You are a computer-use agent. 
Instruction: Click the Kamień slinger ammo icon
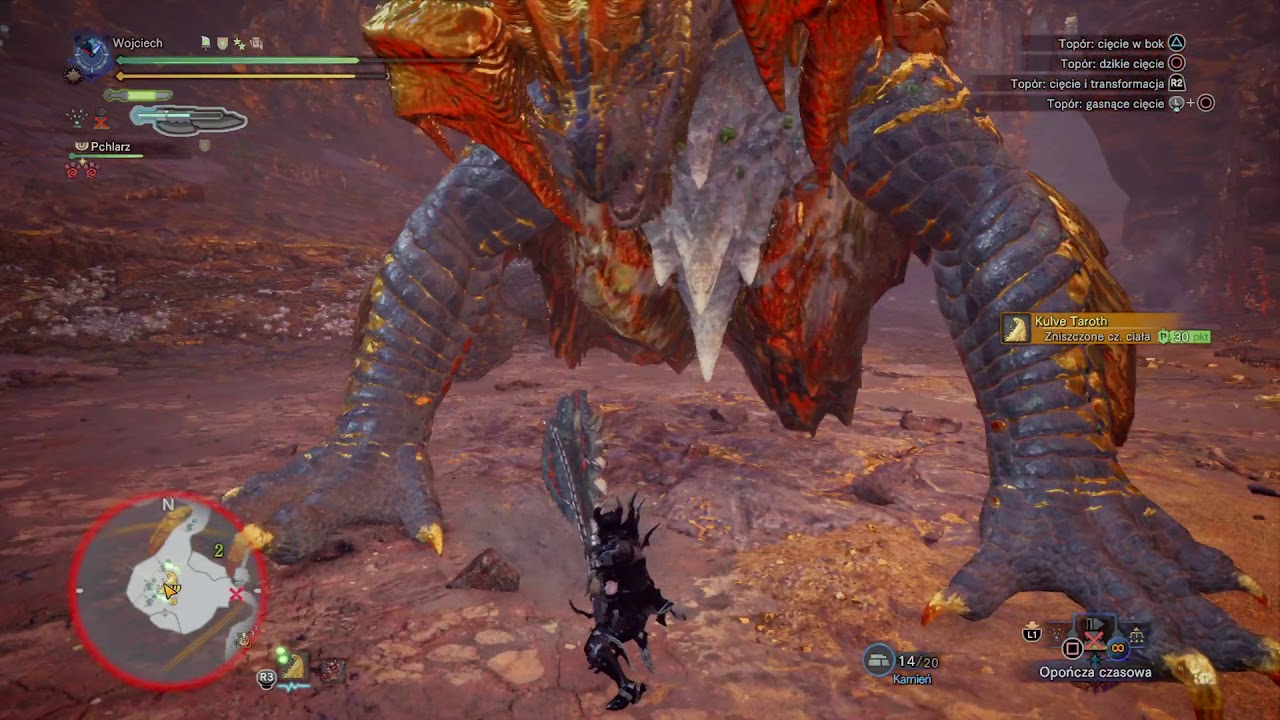click(x=880, y=658)
